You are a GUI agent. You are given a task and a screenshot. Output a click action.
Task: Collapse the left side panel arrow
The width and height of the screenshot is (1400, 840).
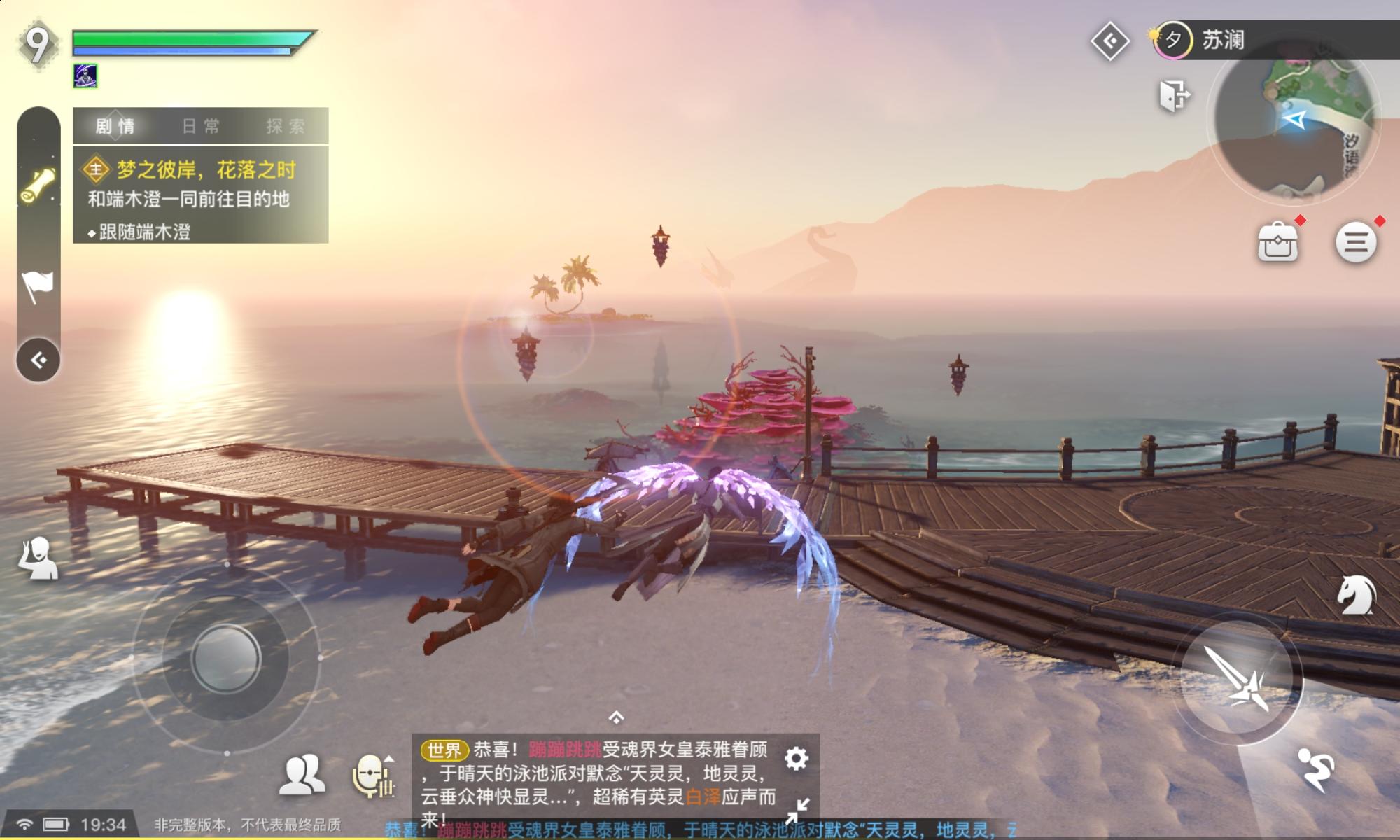pos(38,360)
